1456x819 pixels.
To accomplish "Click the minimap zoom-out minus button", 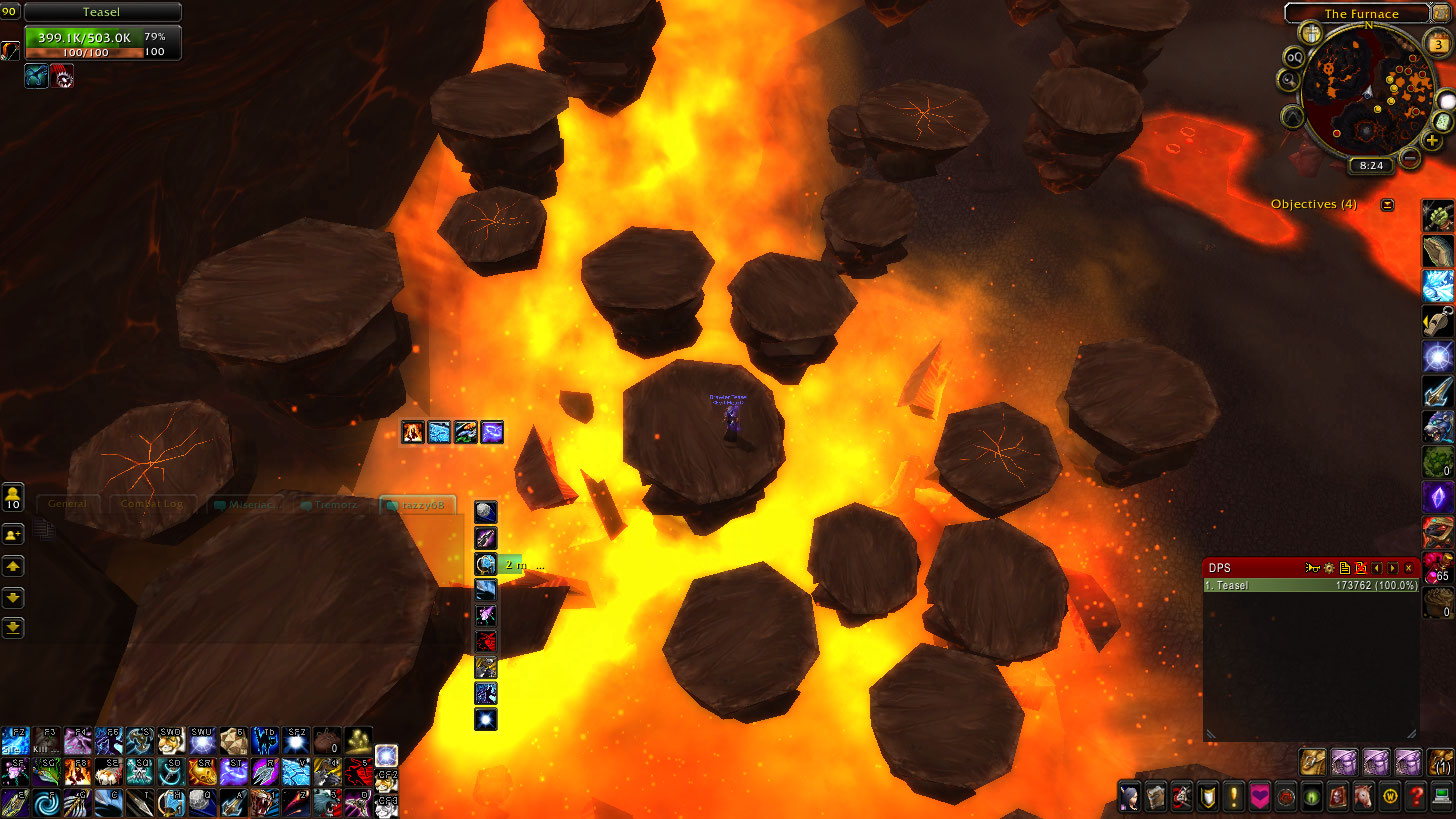I will click(1410, 157).
